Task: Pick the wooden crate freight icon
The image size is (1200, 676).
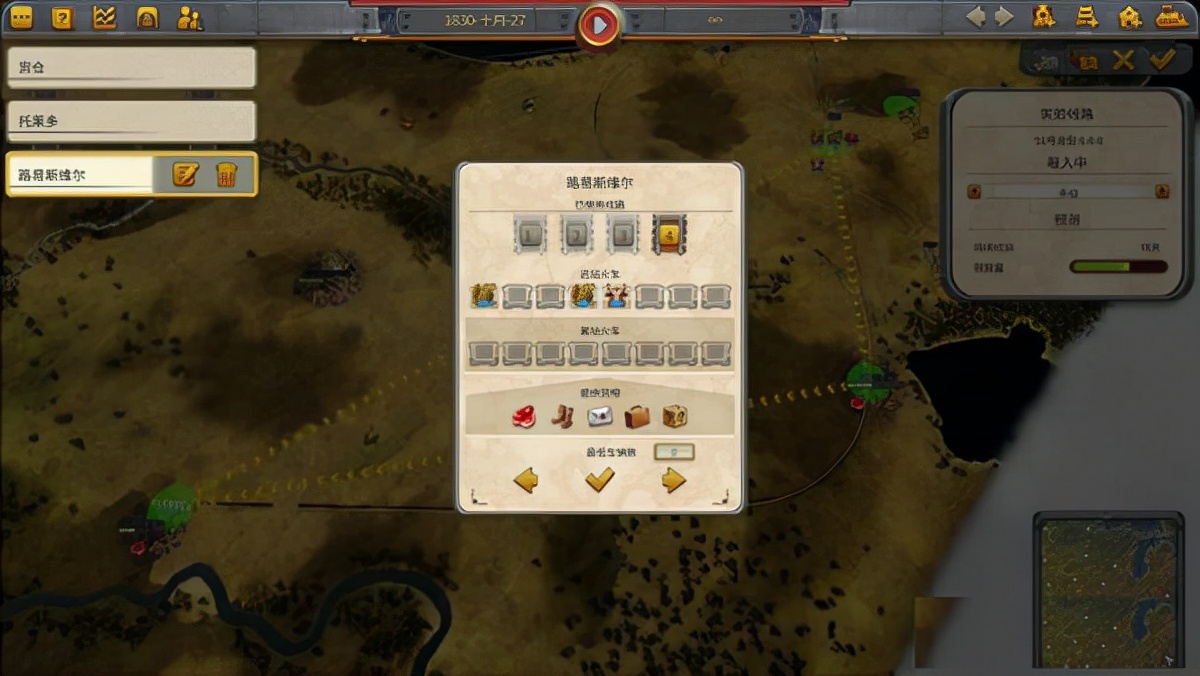Action: click(675, 416)
